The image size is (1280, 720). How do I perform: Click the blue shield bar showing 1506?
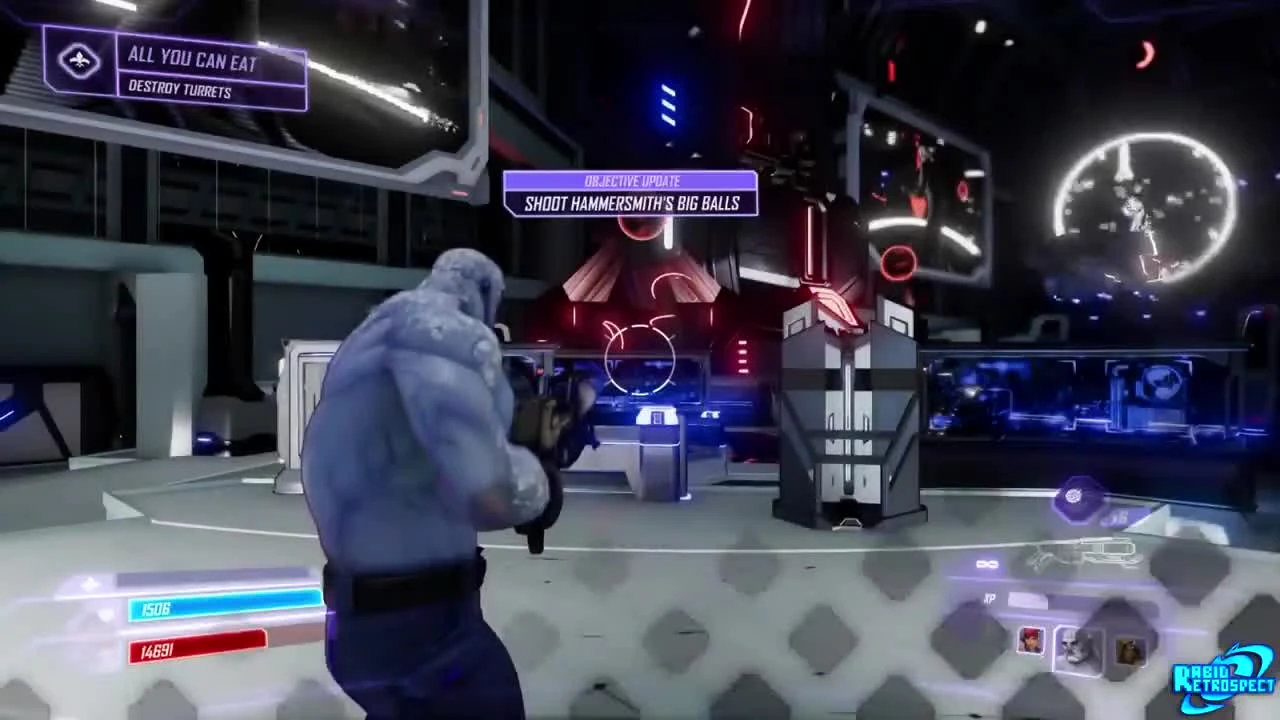[225, 608]
